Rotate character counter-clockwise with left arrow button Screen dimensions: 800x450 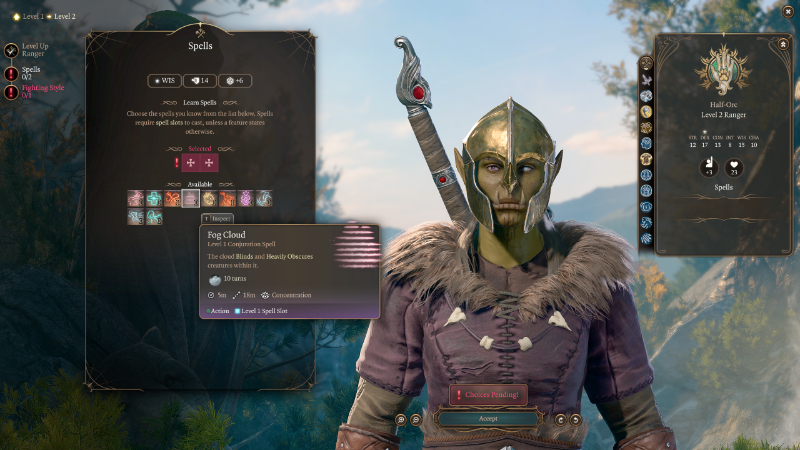(561, 419)
